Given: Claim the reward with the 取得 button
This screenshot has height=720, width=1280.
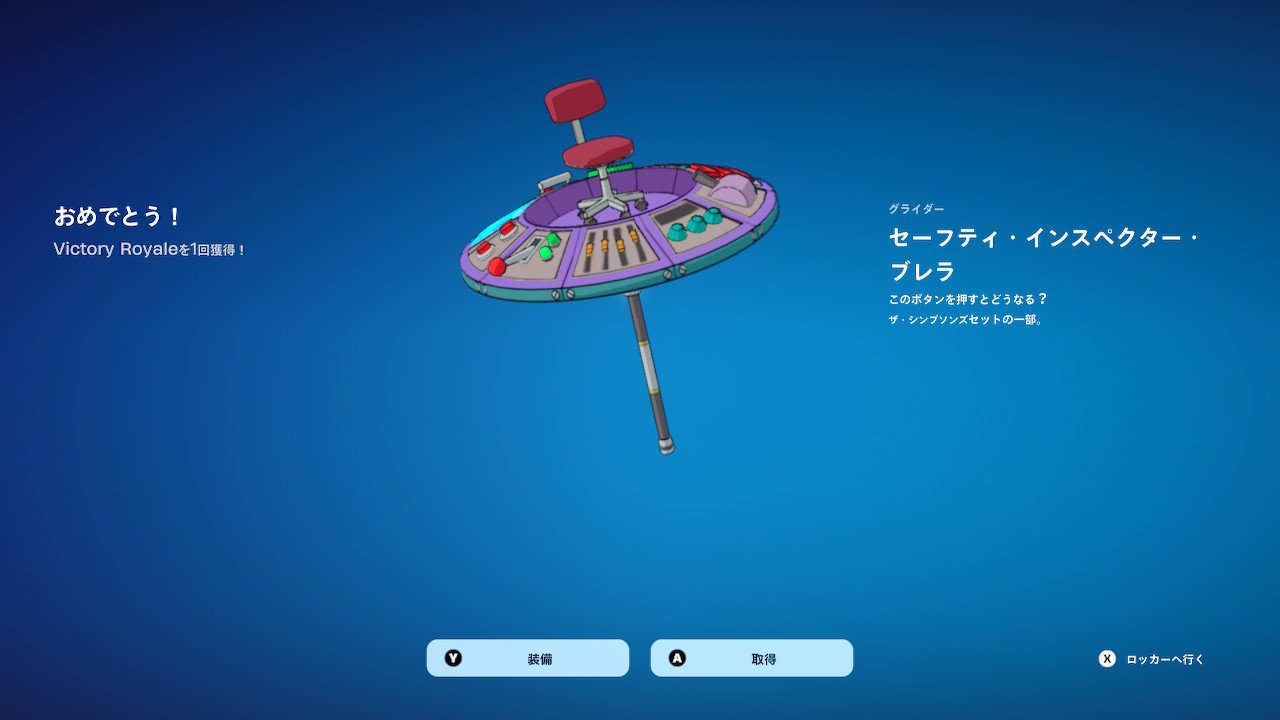Looking at the screenshot, I should click(x=752, y=658).
